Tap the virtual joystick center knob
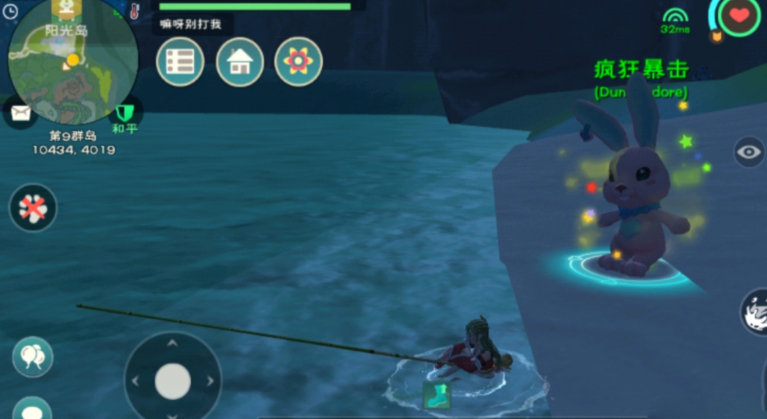 coord(173,380)
